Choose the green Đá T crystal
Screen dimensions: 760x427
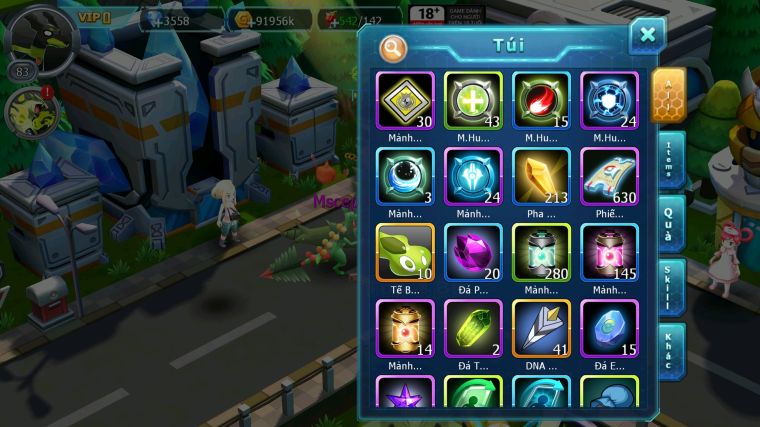pyautogui.click(x=473, y=328)
